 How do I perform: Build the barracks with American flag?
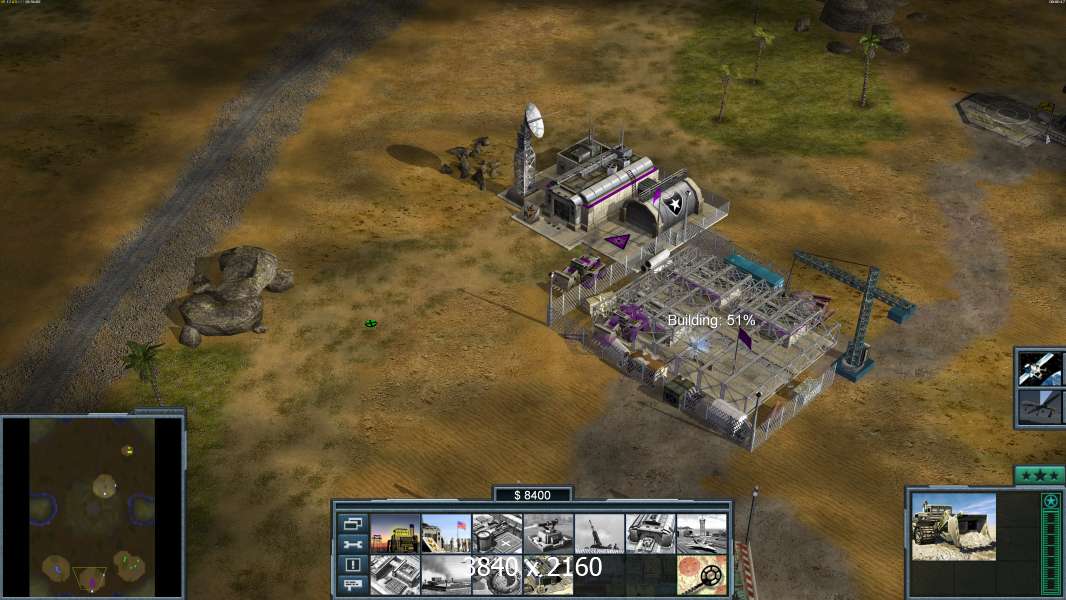[446, 533]
